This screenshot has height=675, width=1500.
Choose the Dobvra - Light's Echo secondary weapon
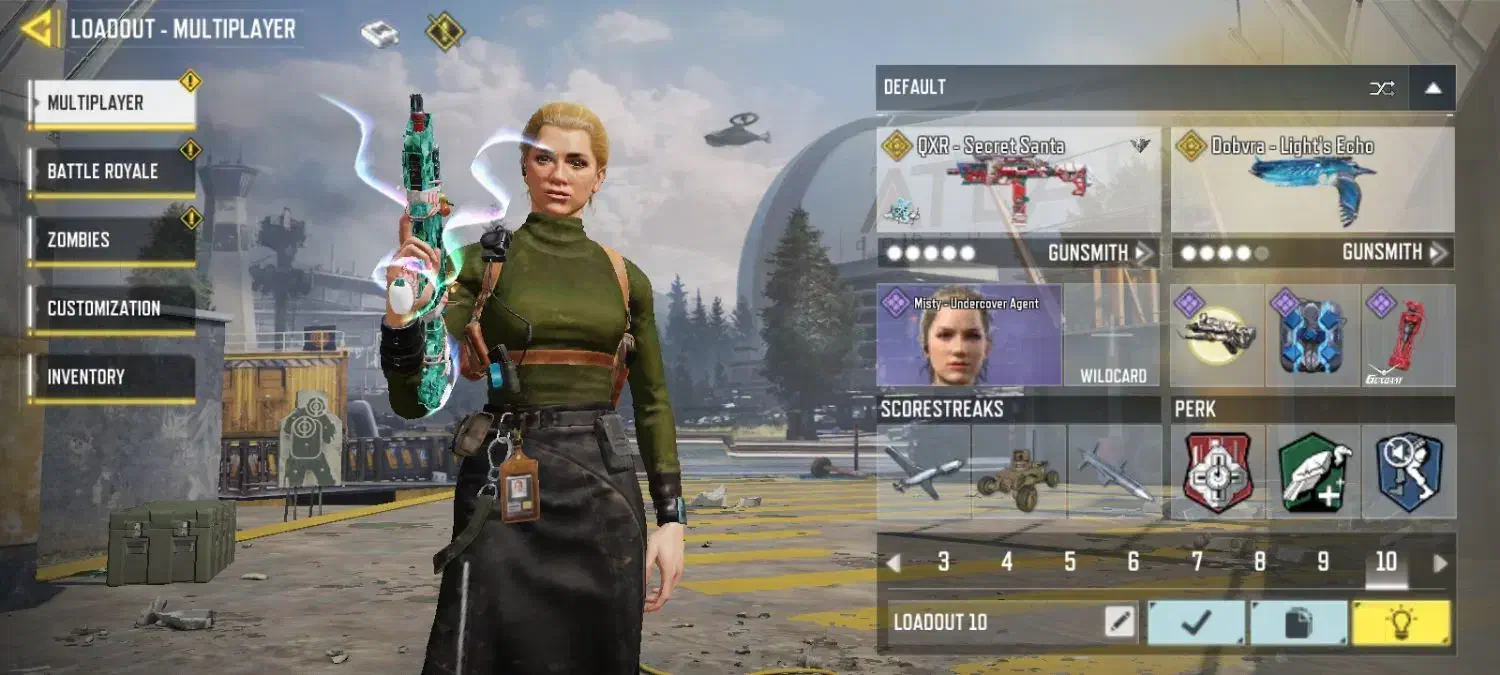point(1312,181)
